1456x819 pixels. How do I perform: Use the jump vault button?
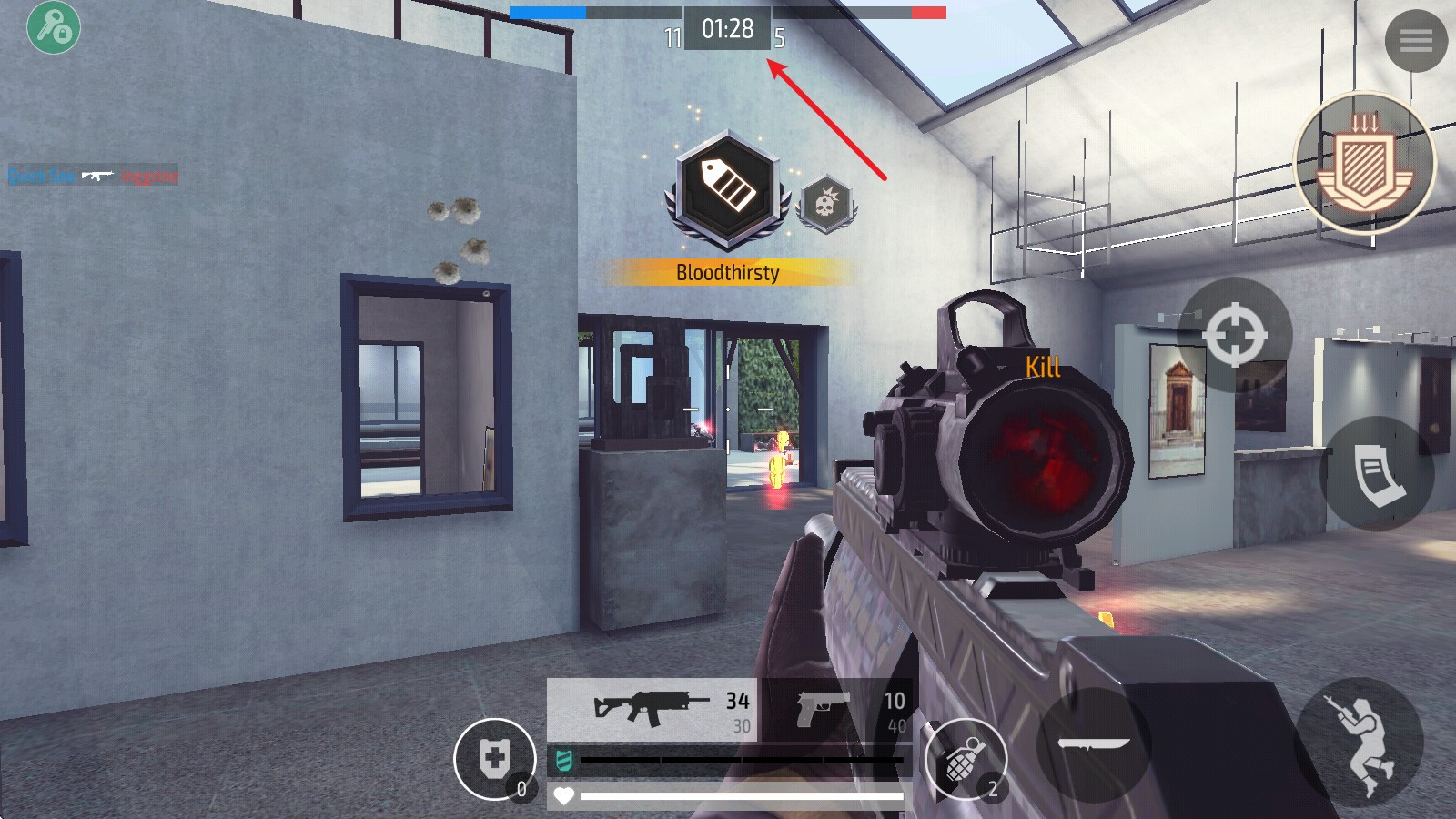click(x=1360, y=742)
